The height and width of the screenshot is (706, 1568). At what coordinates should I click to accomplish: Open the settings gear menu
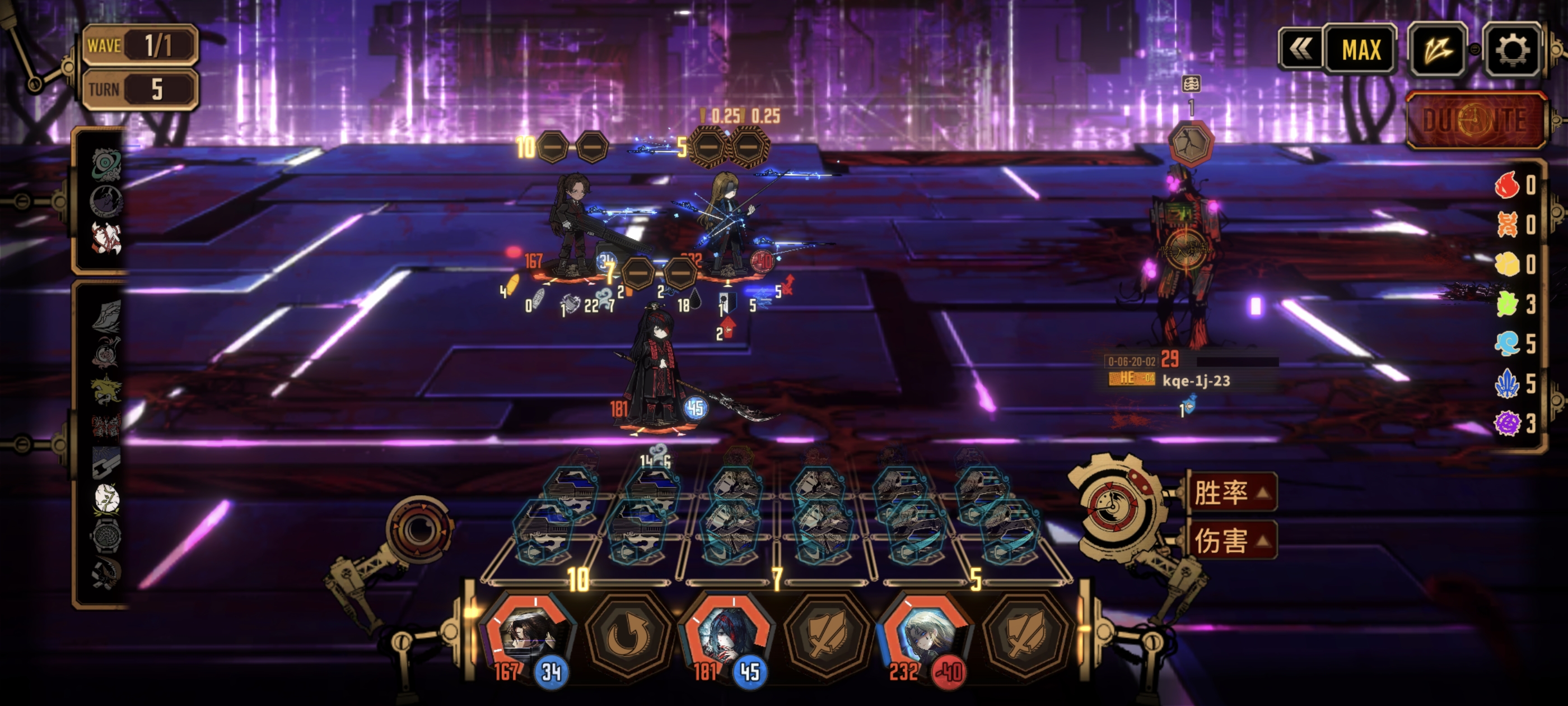(1512, 50)
